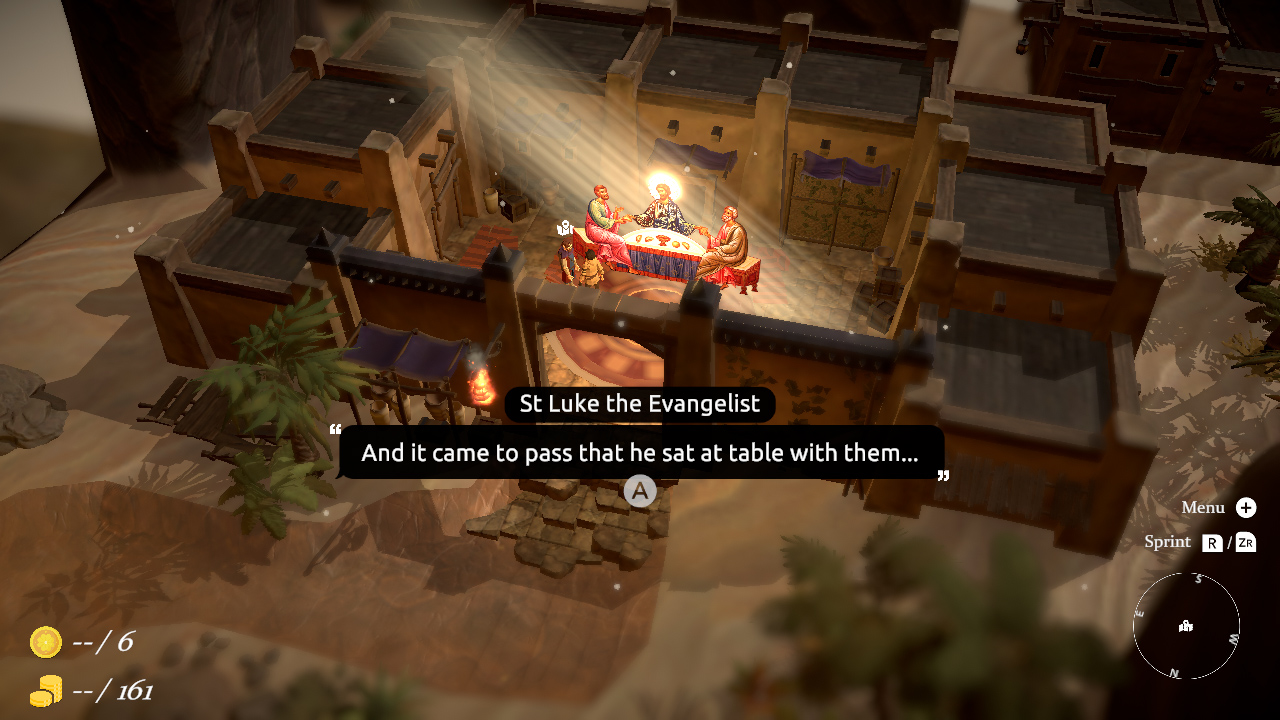The image size is (1280, 720).
Task: Click the E marker on the compass ring
Action: click(x=1140, y=613)
